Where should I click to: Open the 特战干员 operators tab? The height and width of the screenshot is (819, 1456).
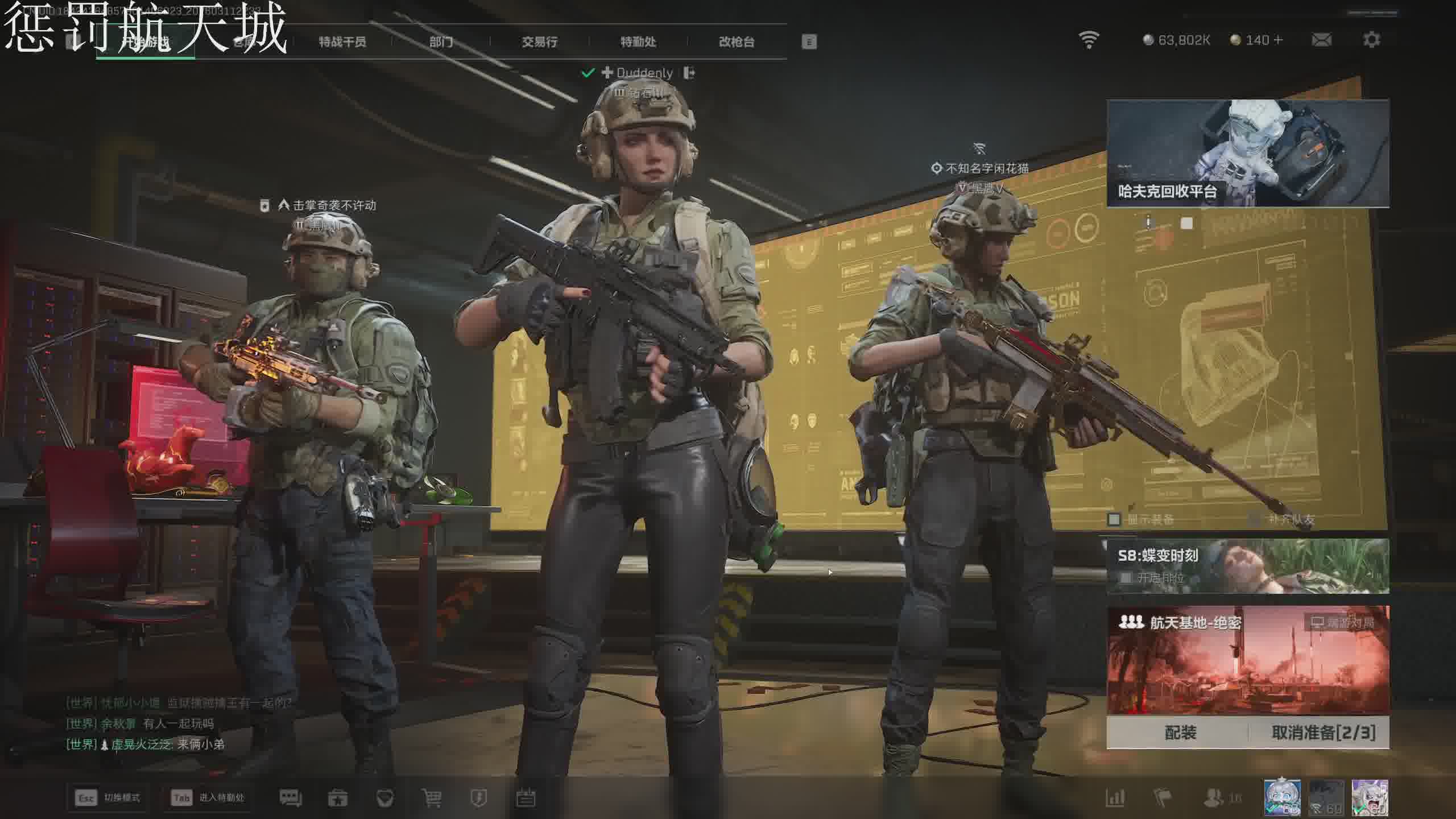[x=342, y=42]
